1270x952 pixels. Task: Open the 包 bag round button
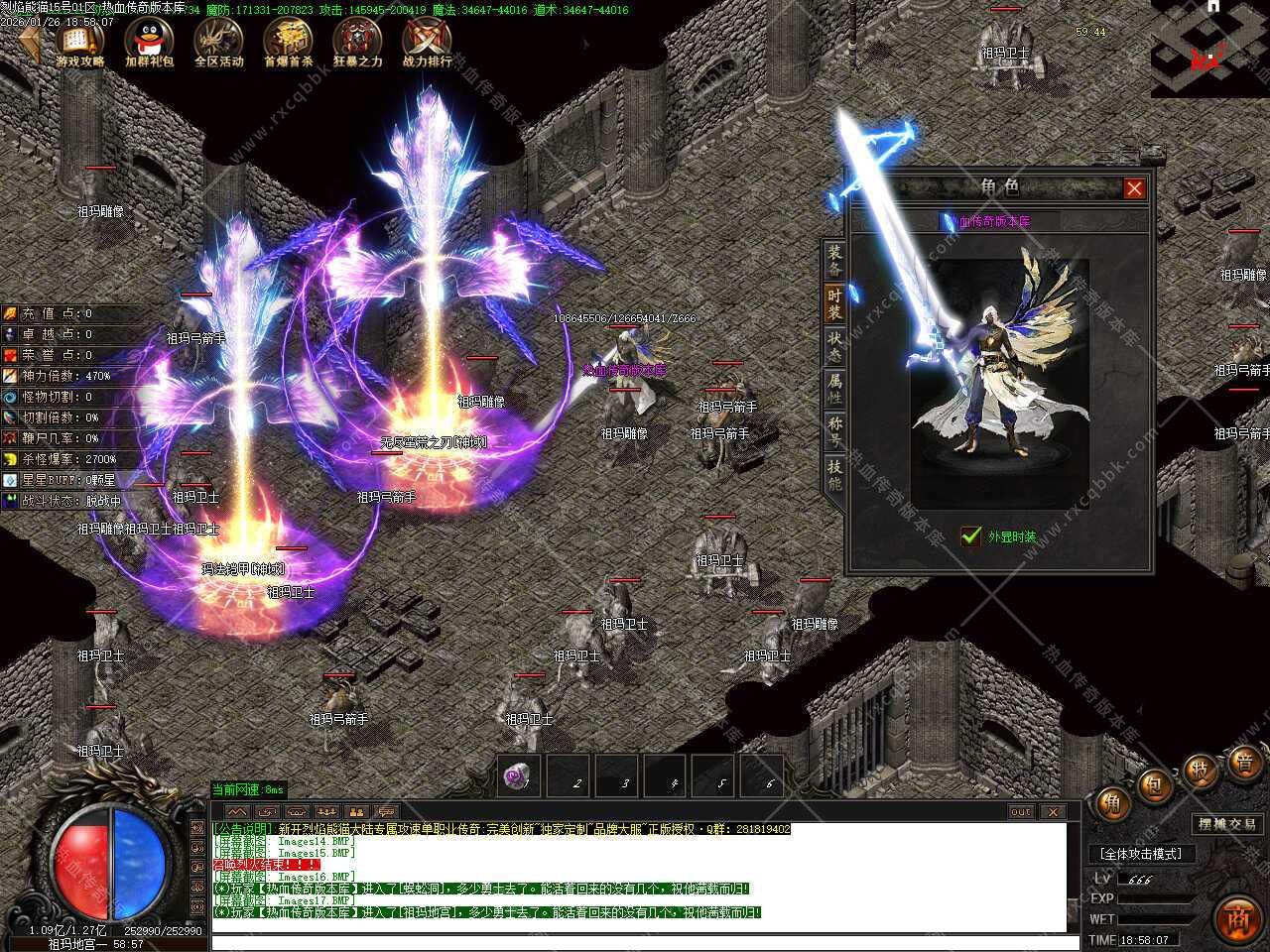point(1156,786)
